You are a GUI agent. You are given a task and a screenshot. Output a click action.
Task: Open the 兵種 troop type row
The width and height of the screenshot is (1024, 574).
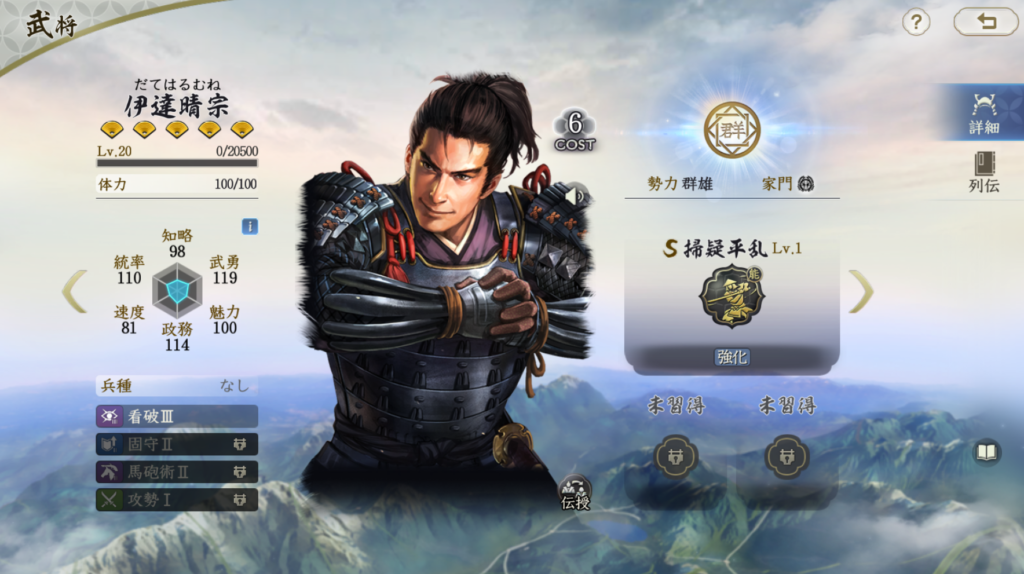(177, 386)
